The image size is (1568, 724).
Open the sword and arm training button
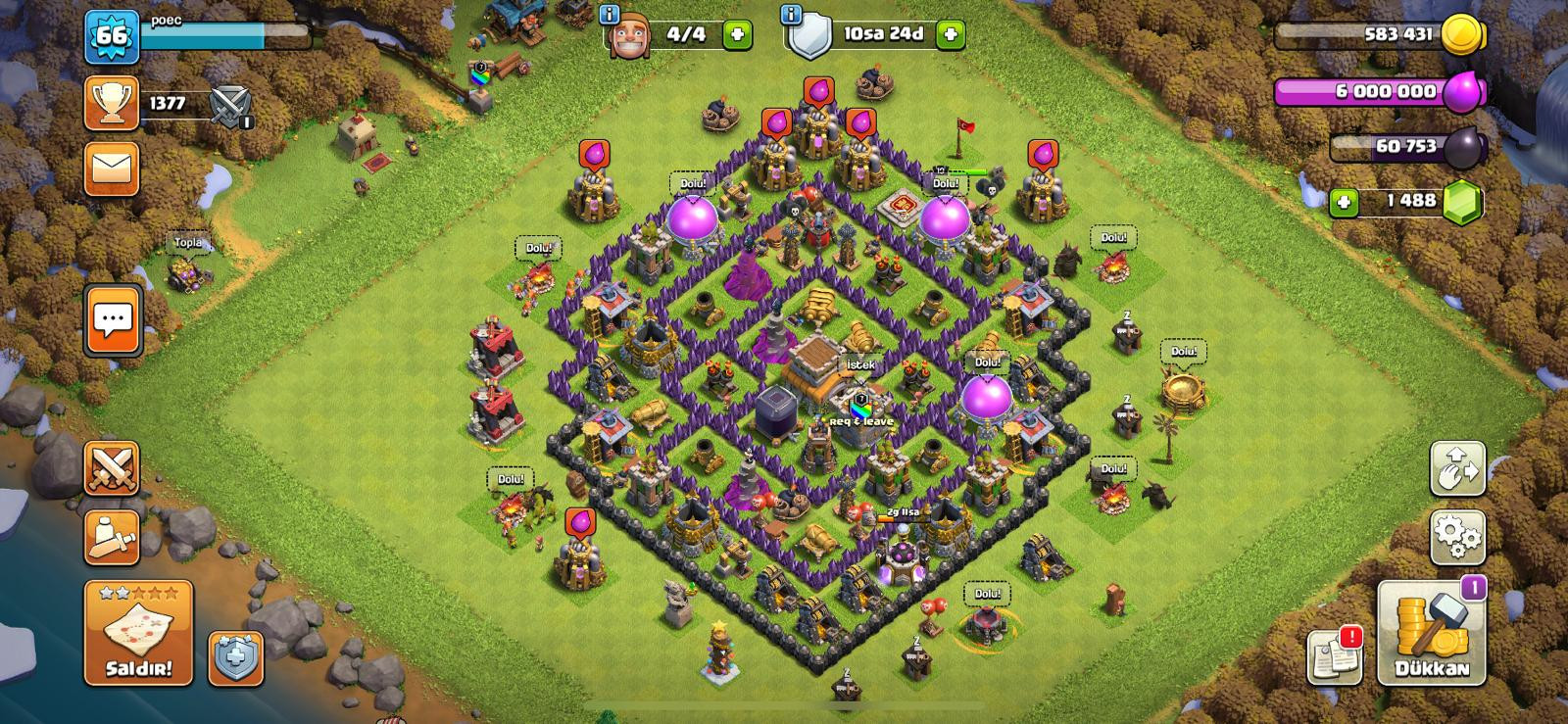(112, 537)
